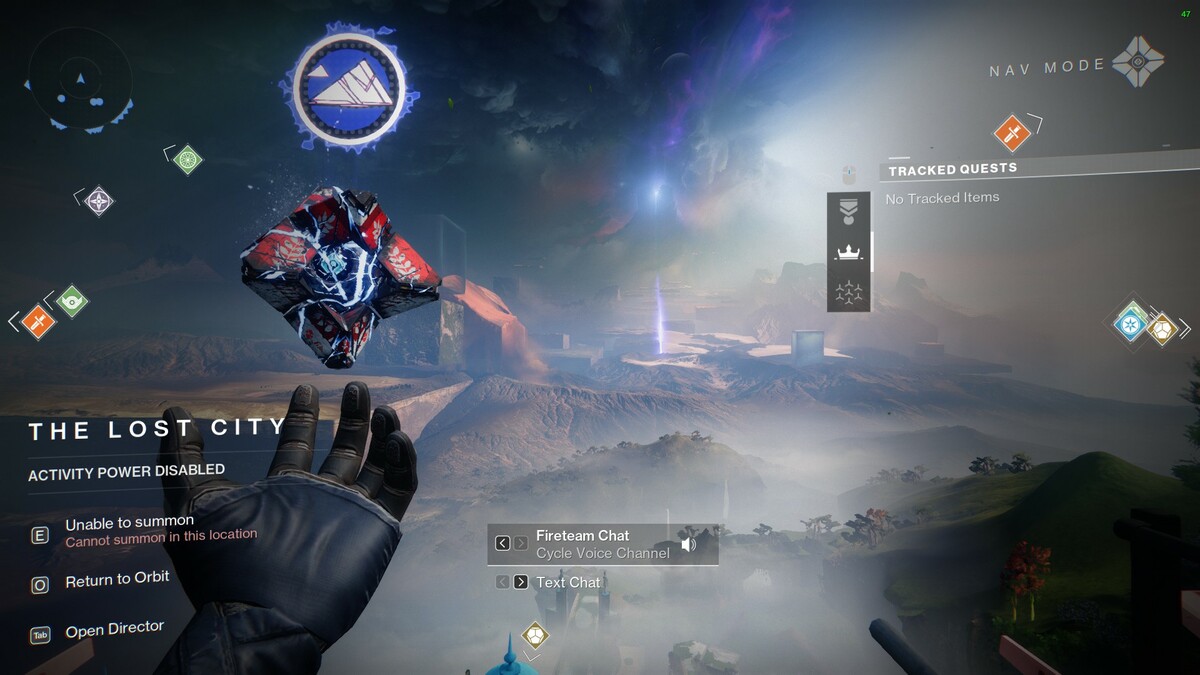Click the green eye waypoint marker
1200x675 pixels.
point(71,300)
